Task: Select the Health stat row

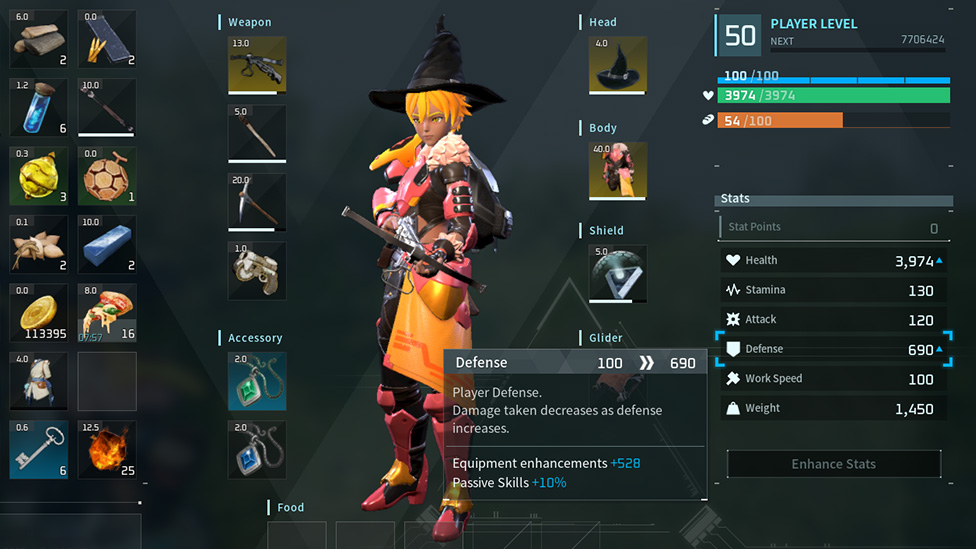Action: [x=832, y=260]
